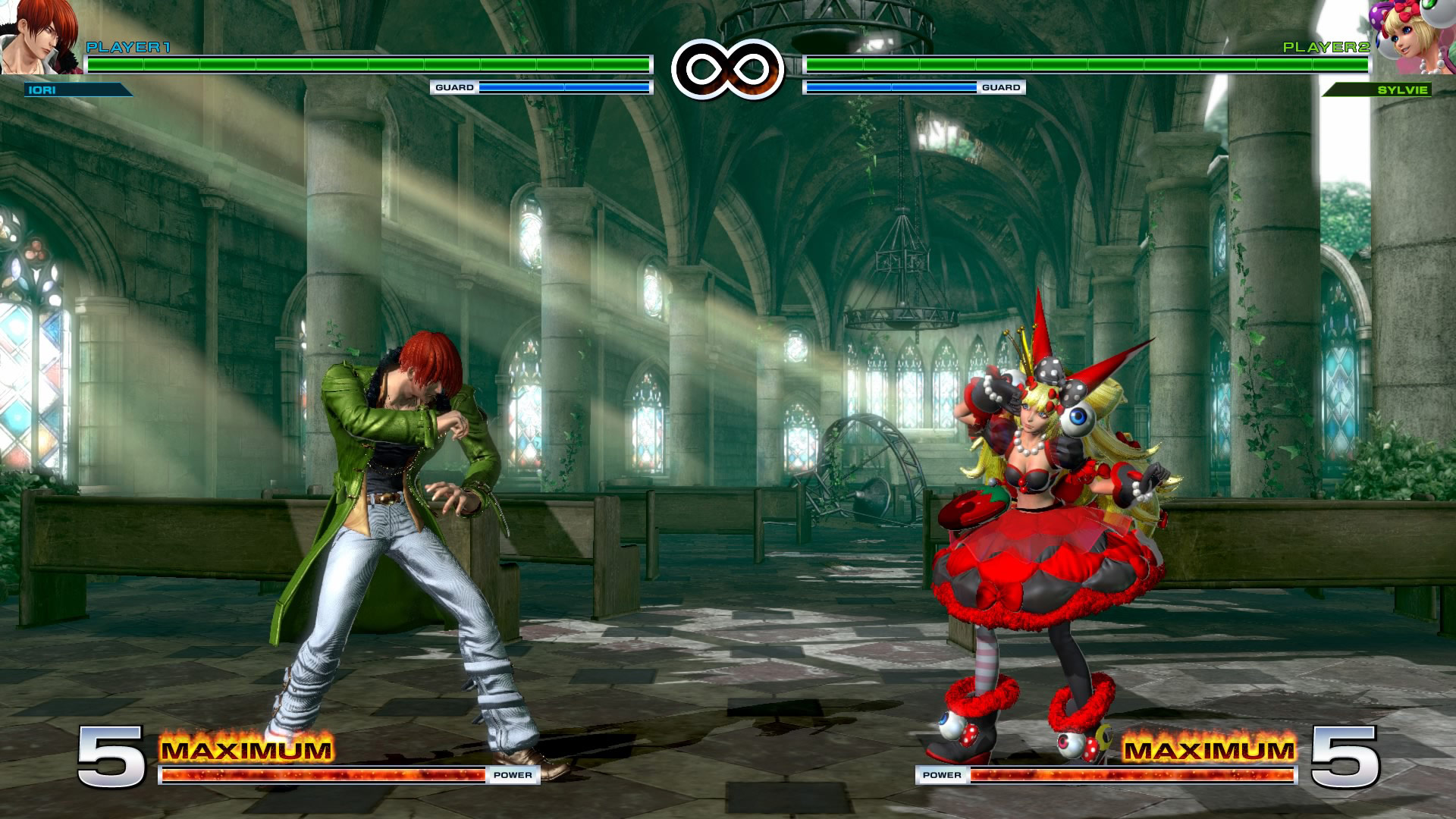This screenshot has width=1456, height=819.
Task: Click the PLAYER1 label
Action: 129,47
